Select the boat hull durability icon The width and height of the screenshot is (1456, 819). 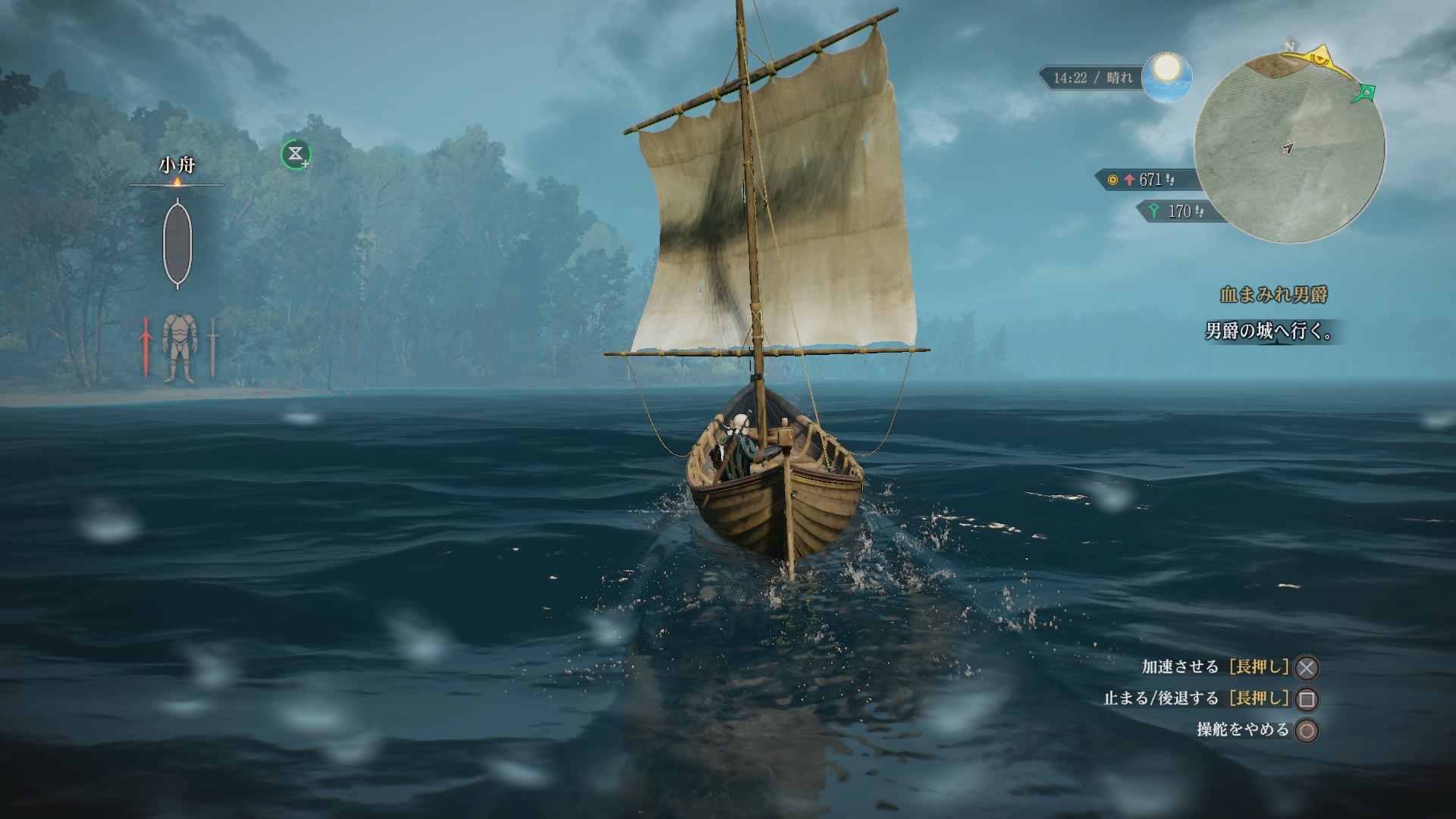(x=177, y=243)
